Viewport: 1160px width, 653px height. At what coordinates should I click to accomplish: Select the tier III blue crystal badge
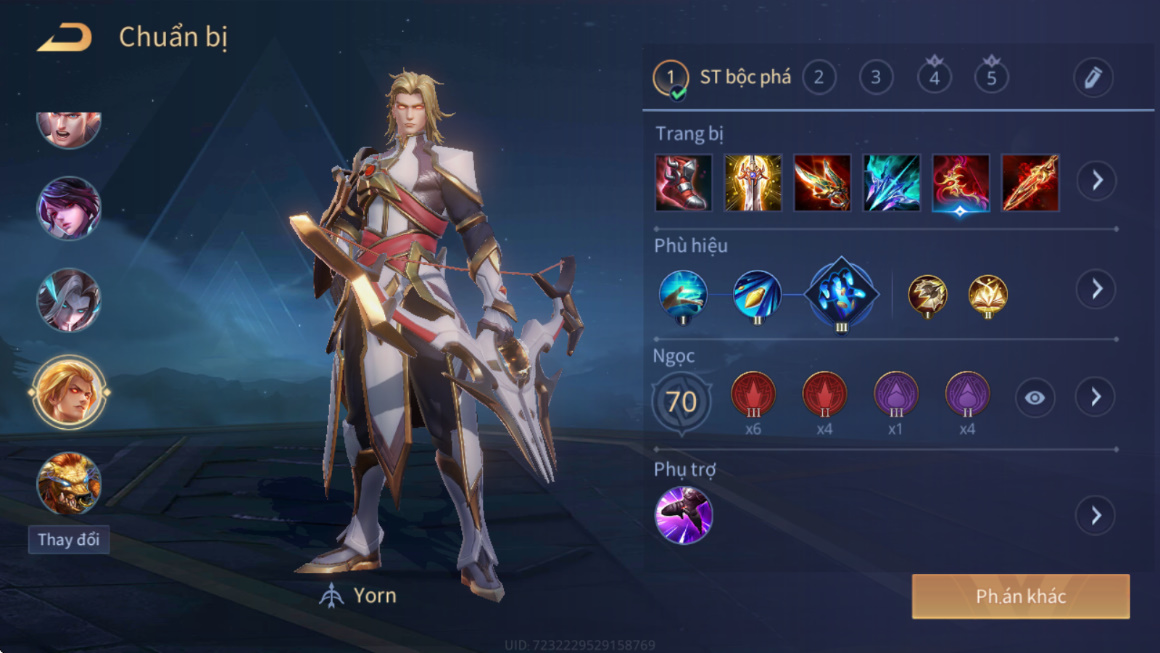(841, 294)
